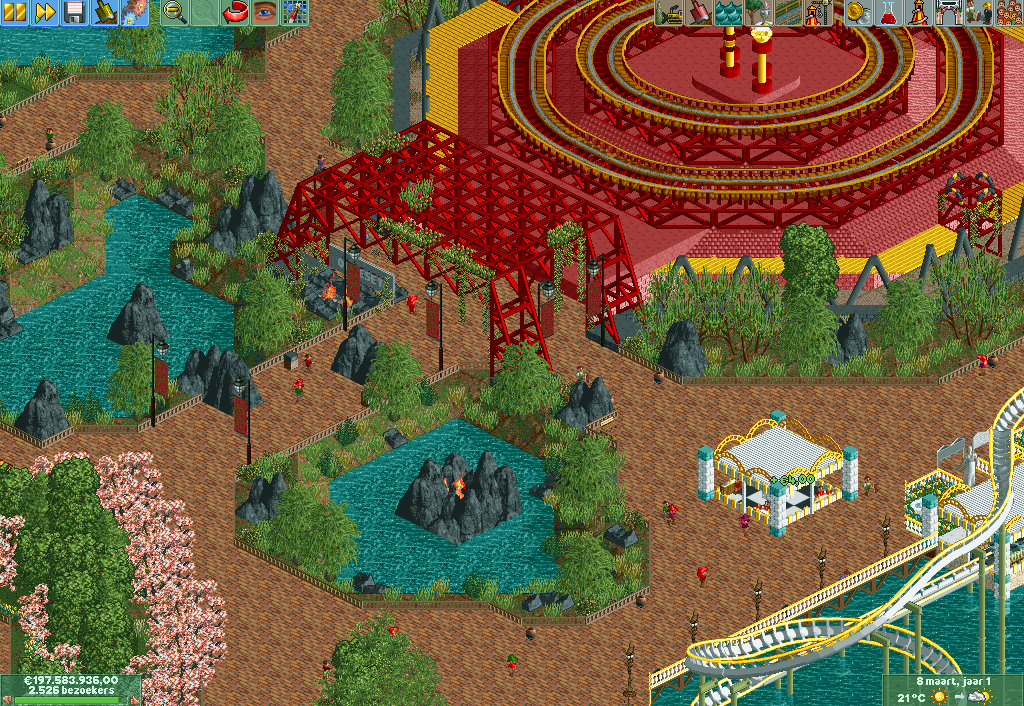This screenshot has height=706, width=1024.
Task: Open the floppy disk save menu
Action: point(75,12)
